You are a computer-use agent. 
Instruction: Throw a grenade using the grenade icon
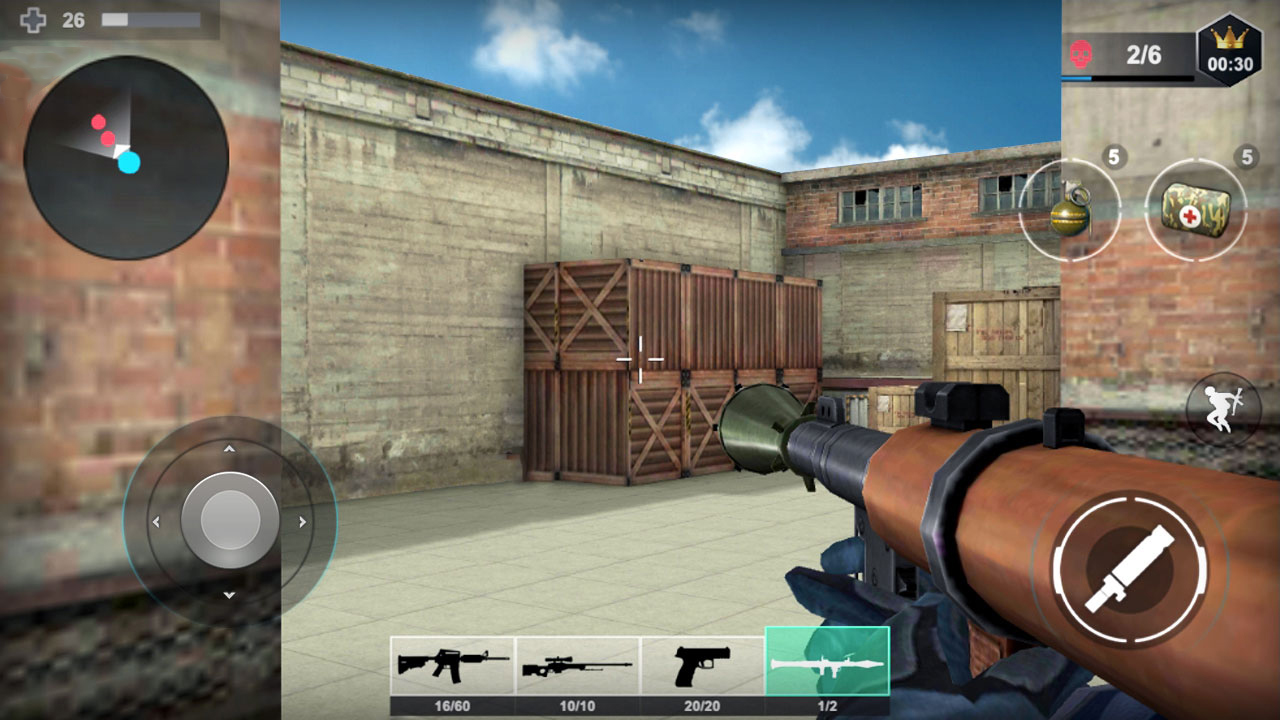(x=1069, y=214)
